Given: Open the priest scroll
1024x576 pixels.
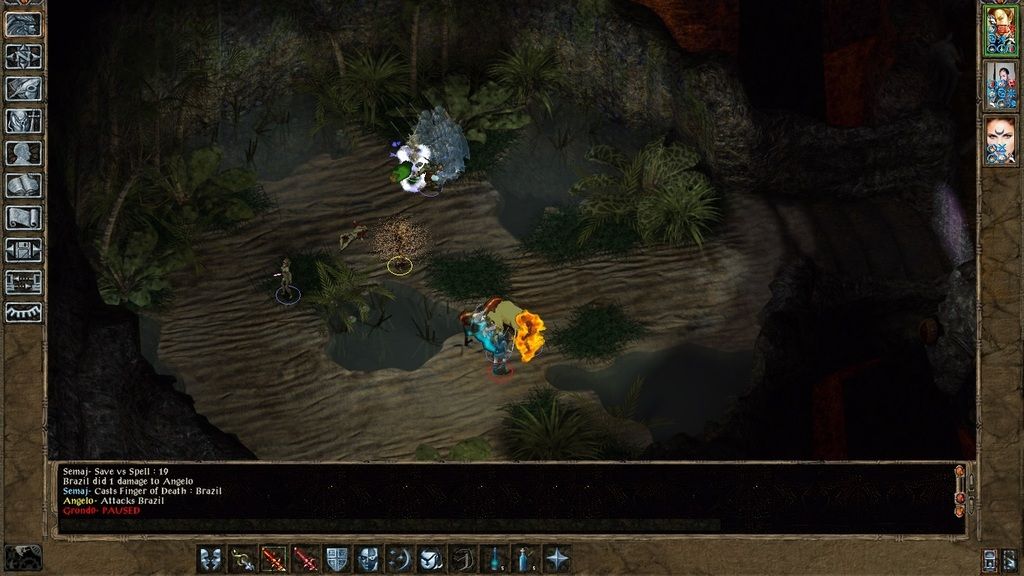Looking at the screenshot, I should [x=25, y=218].
